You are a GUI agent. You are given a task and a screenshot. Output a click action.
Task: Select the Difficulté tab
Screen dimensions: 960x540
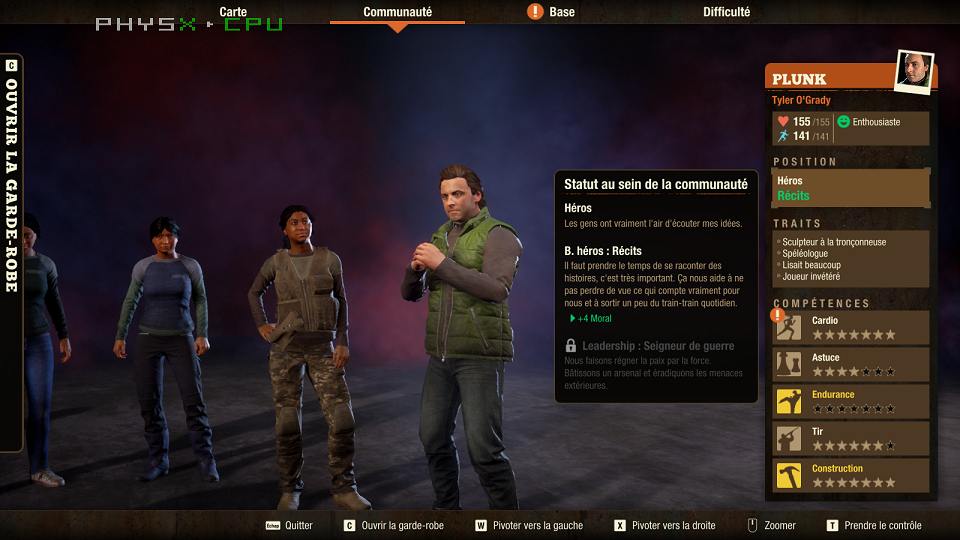coord(726,12)
